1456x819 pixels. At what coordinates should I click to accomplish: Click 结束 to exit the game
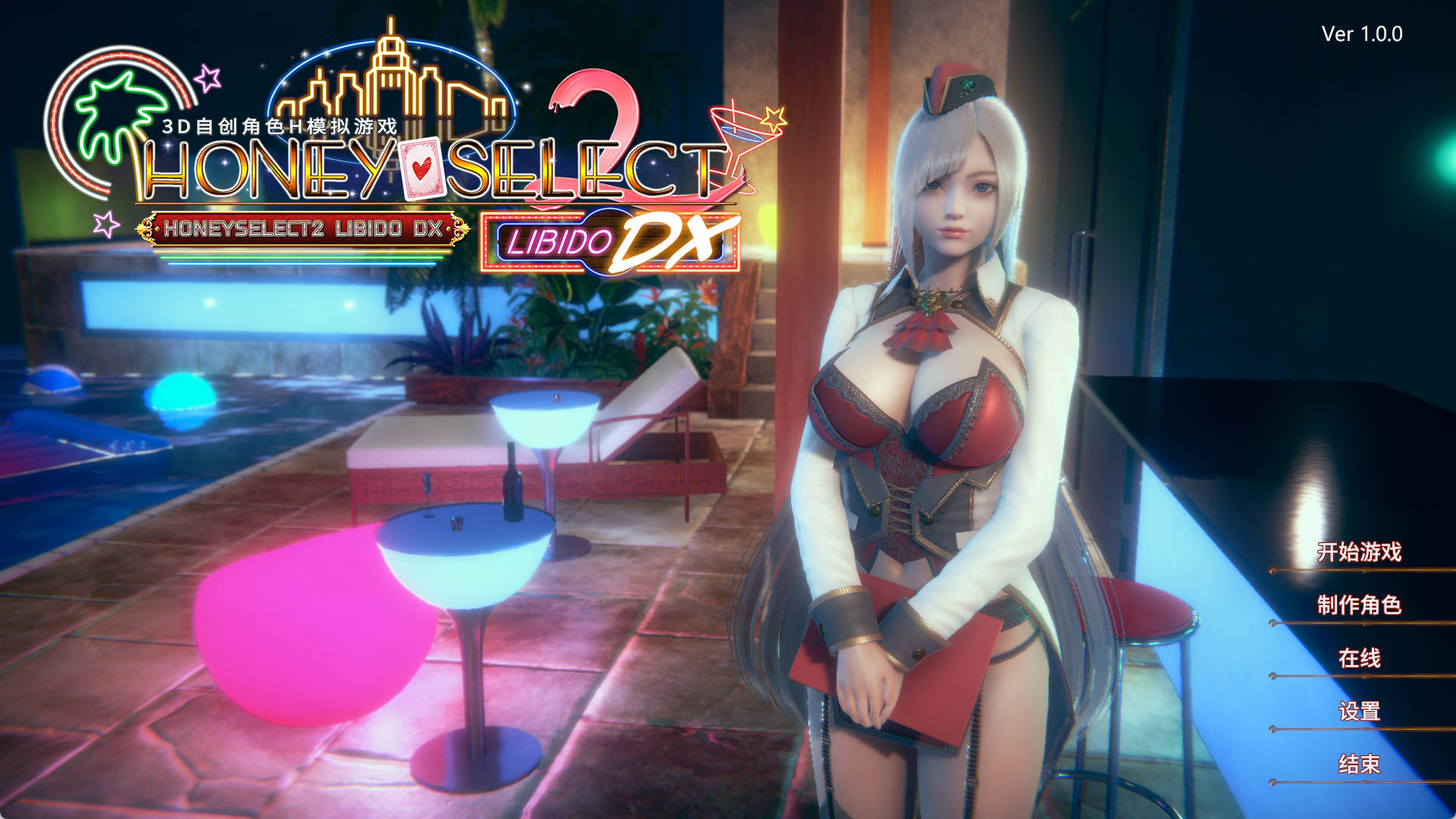point(1359,762)
